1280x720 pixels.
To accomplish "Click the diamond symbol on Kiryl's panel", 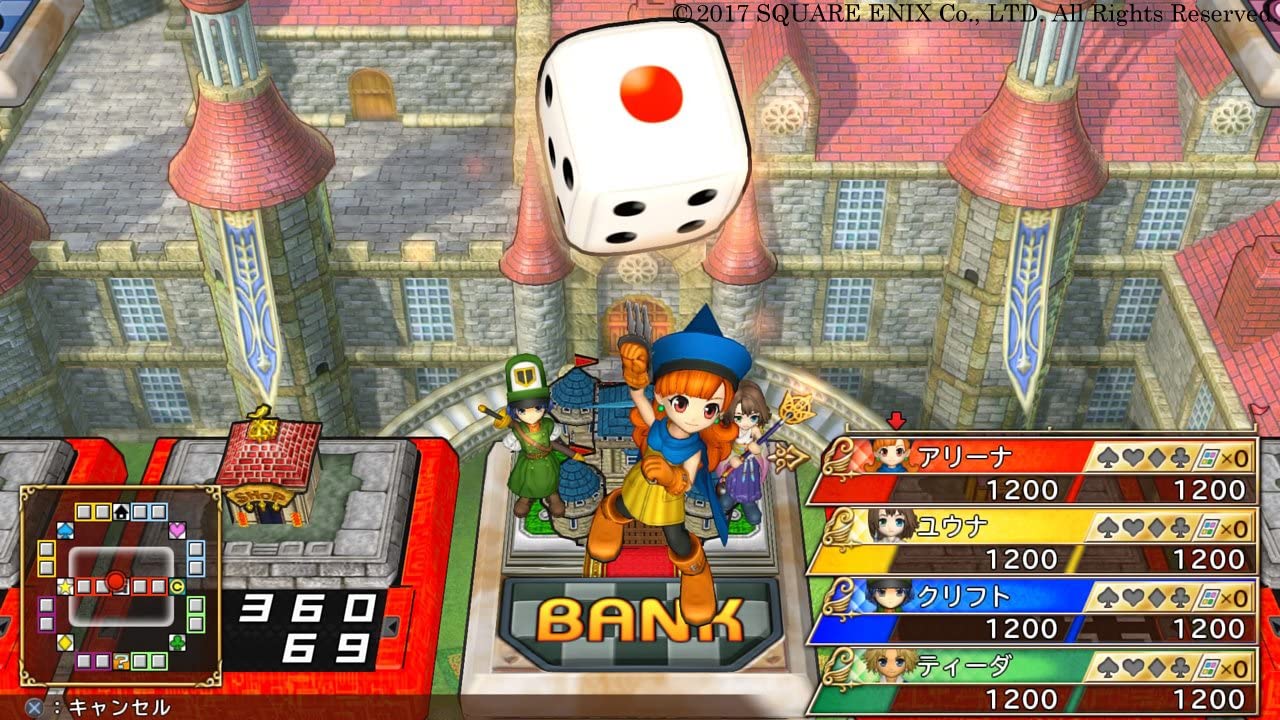I will click(x=1157, y=595).
